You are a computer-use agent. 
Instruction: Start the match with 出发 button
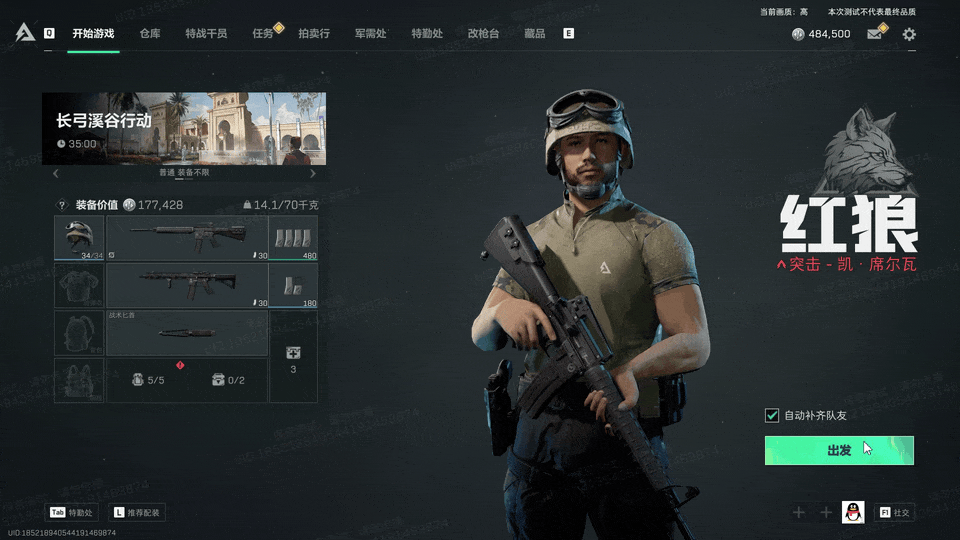pyautogui.click(x=839, y=450)
